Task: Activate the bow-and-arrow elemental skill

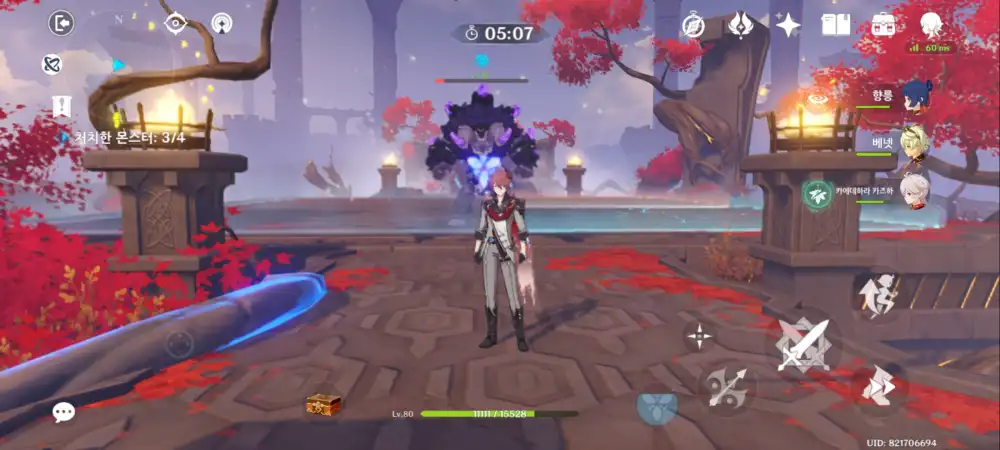Action: tap(727, 388)
